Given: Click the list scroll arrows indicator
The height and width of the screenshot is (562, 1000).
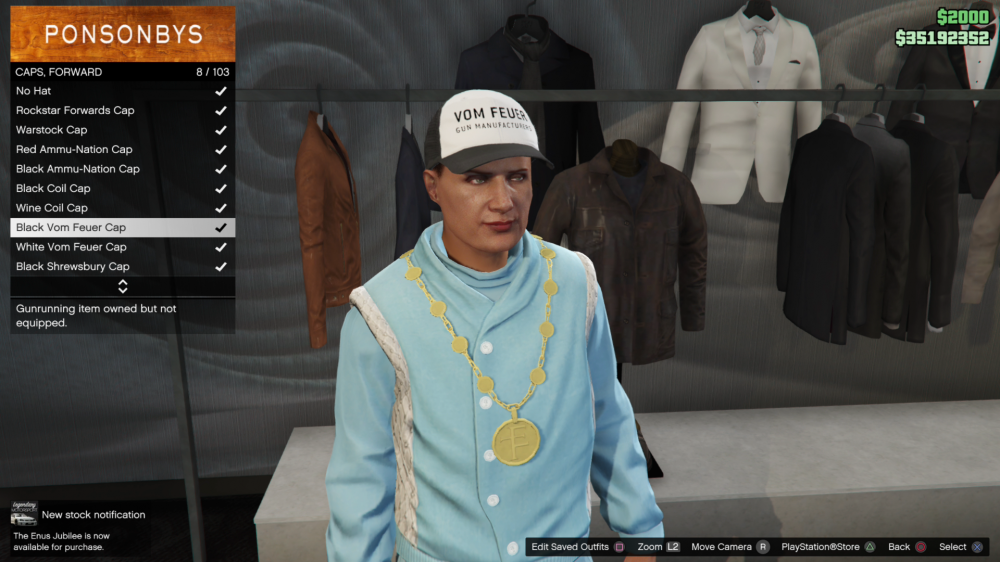Looking at the screenshot, I should [x=123, y=286].
